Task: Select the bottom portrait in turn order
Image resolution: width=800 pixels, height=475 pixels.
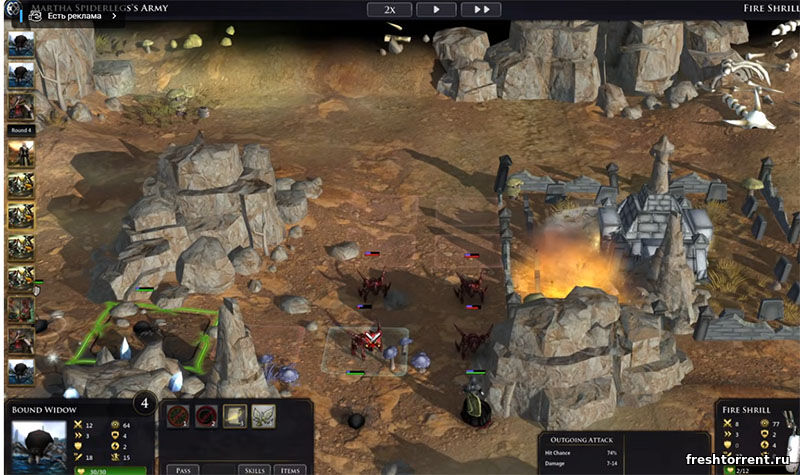Action: click(x=21, y=371)
